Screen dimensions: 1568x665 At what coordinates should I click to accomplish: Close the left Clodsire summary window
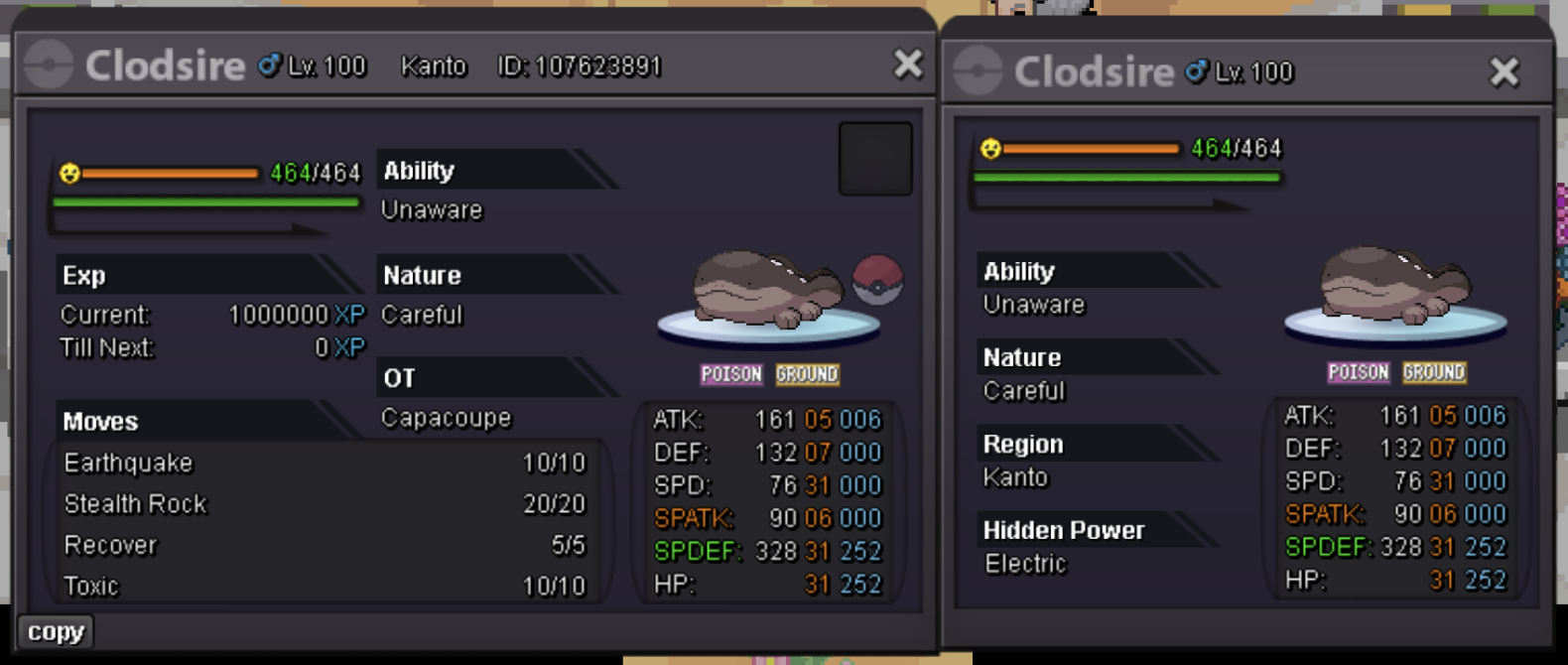coord(907,65)
